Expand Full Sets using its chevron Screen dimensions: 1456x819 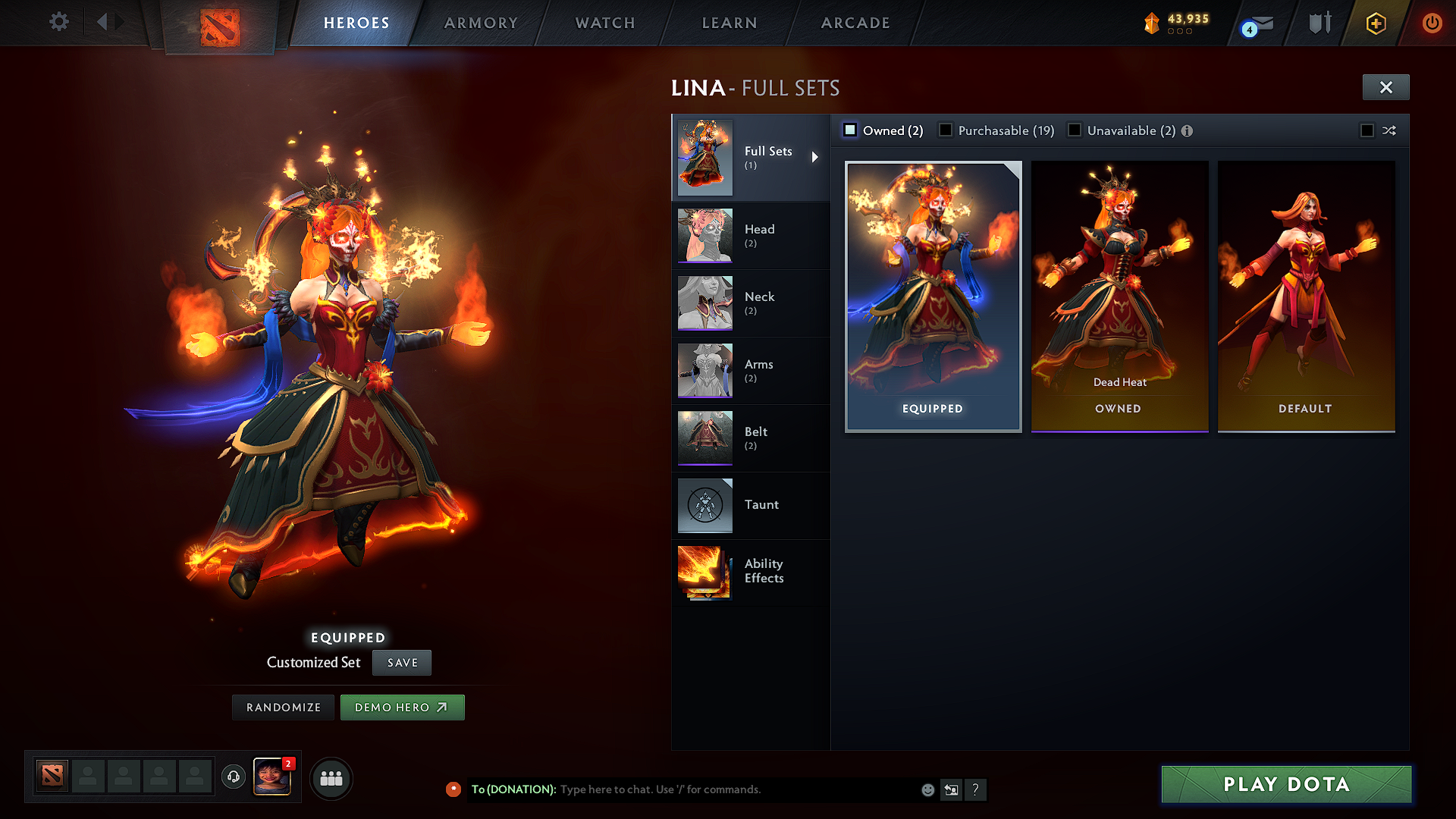[816, 158]
